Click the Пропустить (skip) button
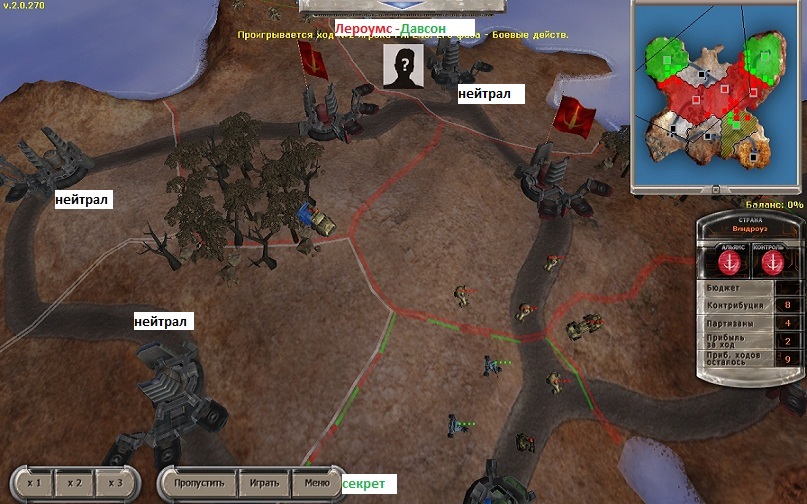 tap(205, 483)
